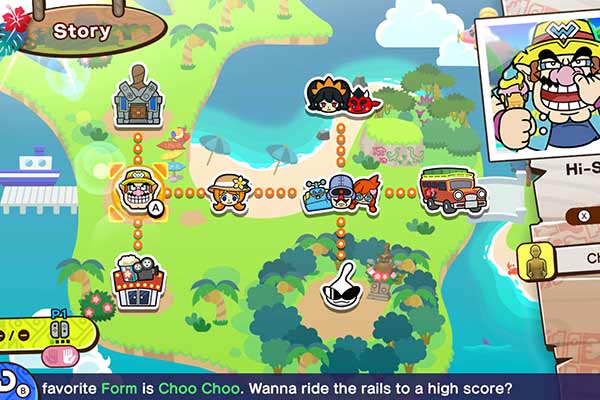The image size is (600, 400).
Task: Select the orange taxi stage
Action: point(453,190)
